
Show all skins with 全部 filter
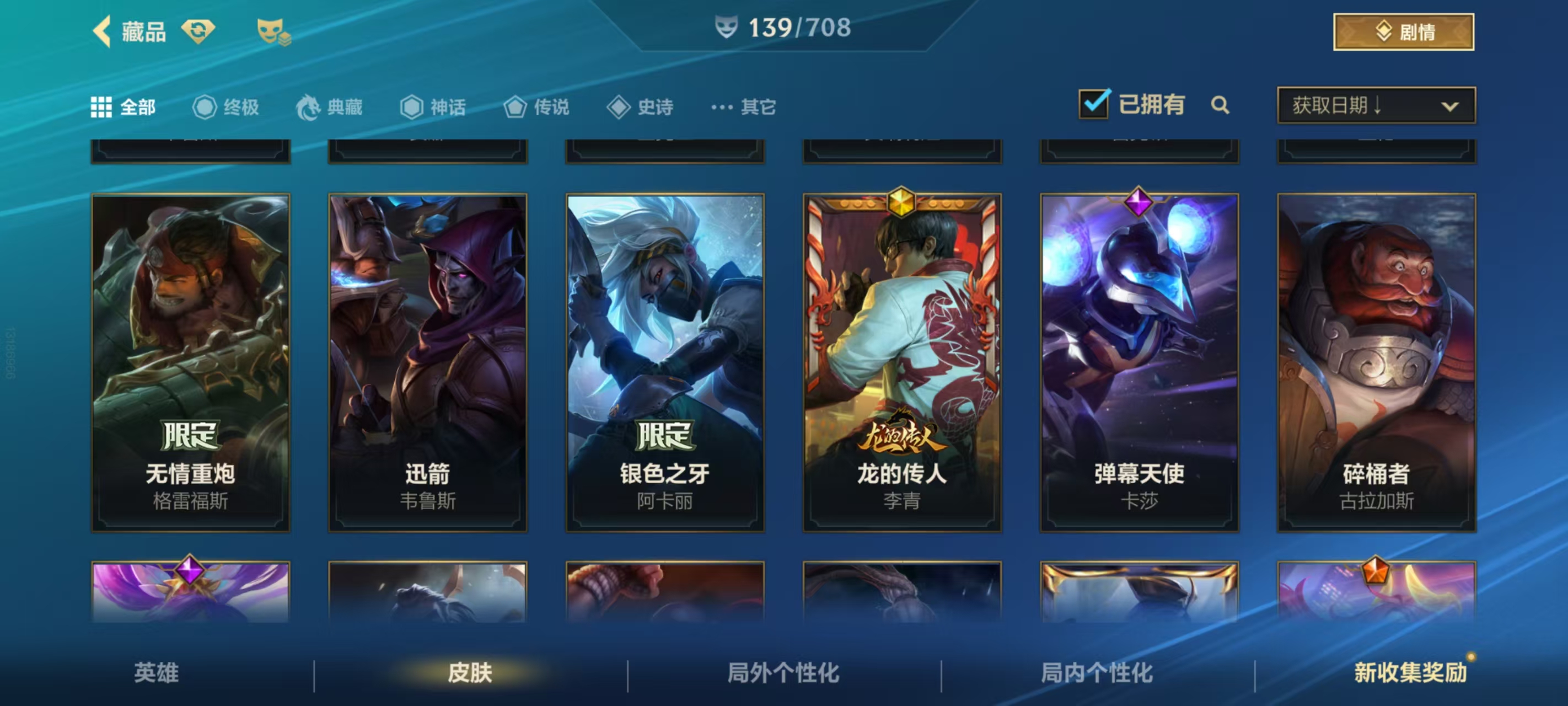click(123, 107)
